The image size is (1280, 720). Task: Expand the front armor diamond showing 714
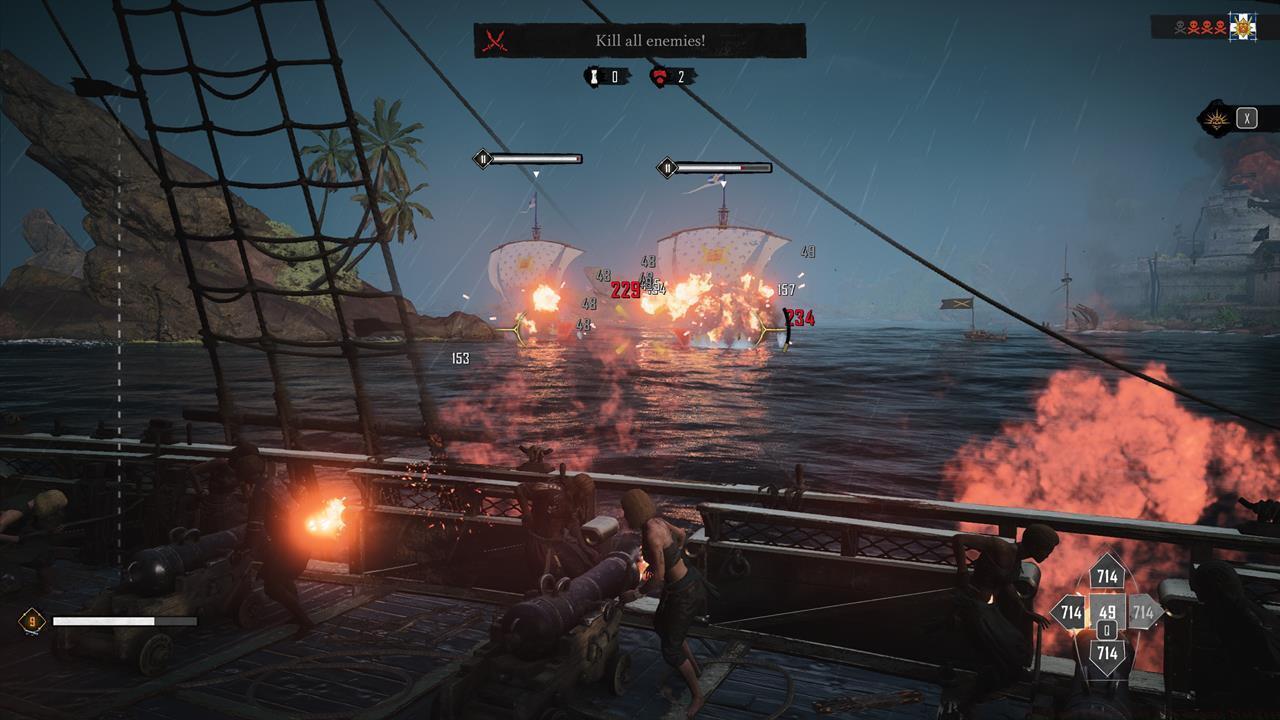[1107, 577]
